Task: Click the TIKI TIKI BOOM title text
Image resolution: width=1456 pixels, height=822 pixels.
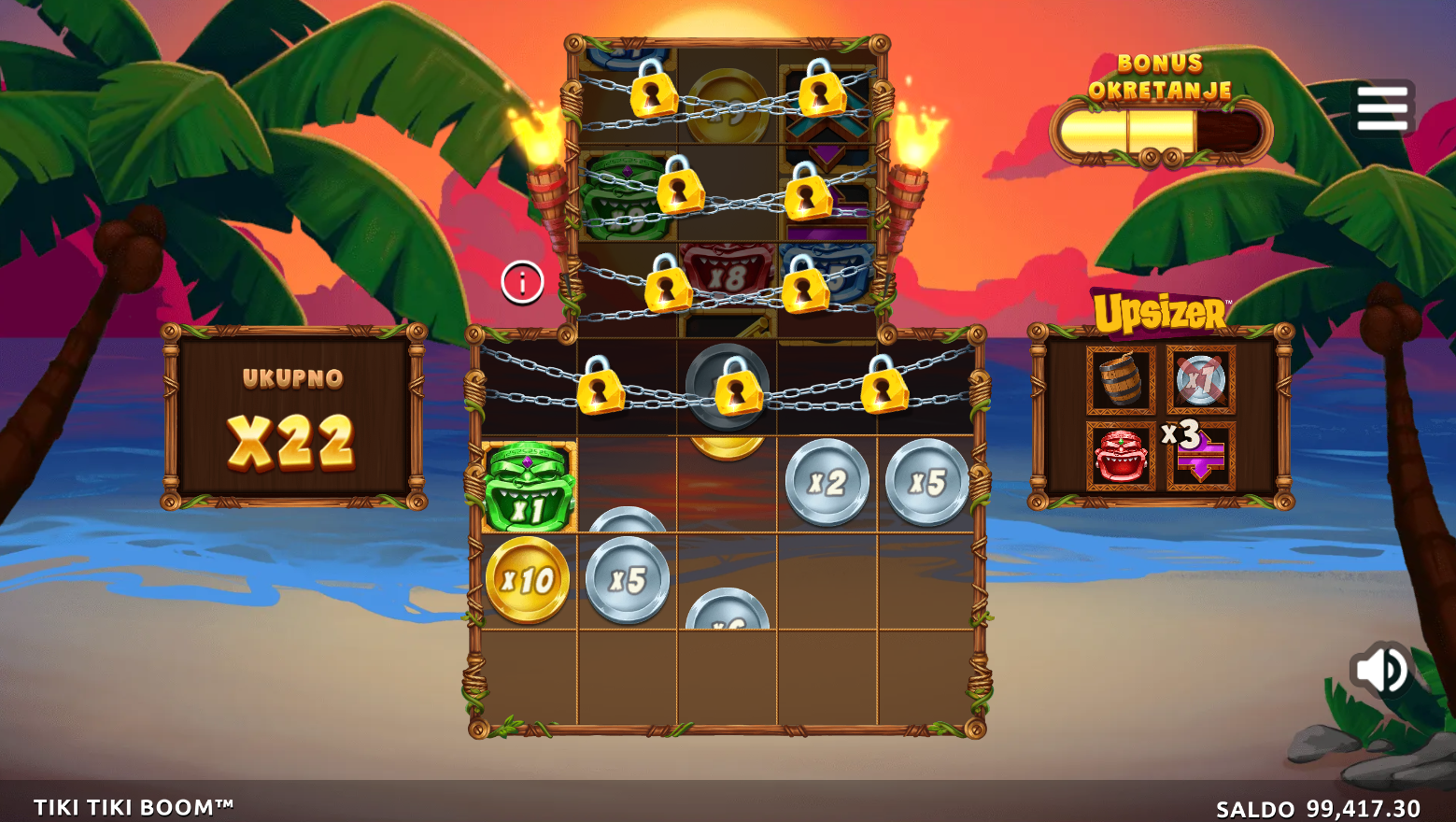Action: 134,804
